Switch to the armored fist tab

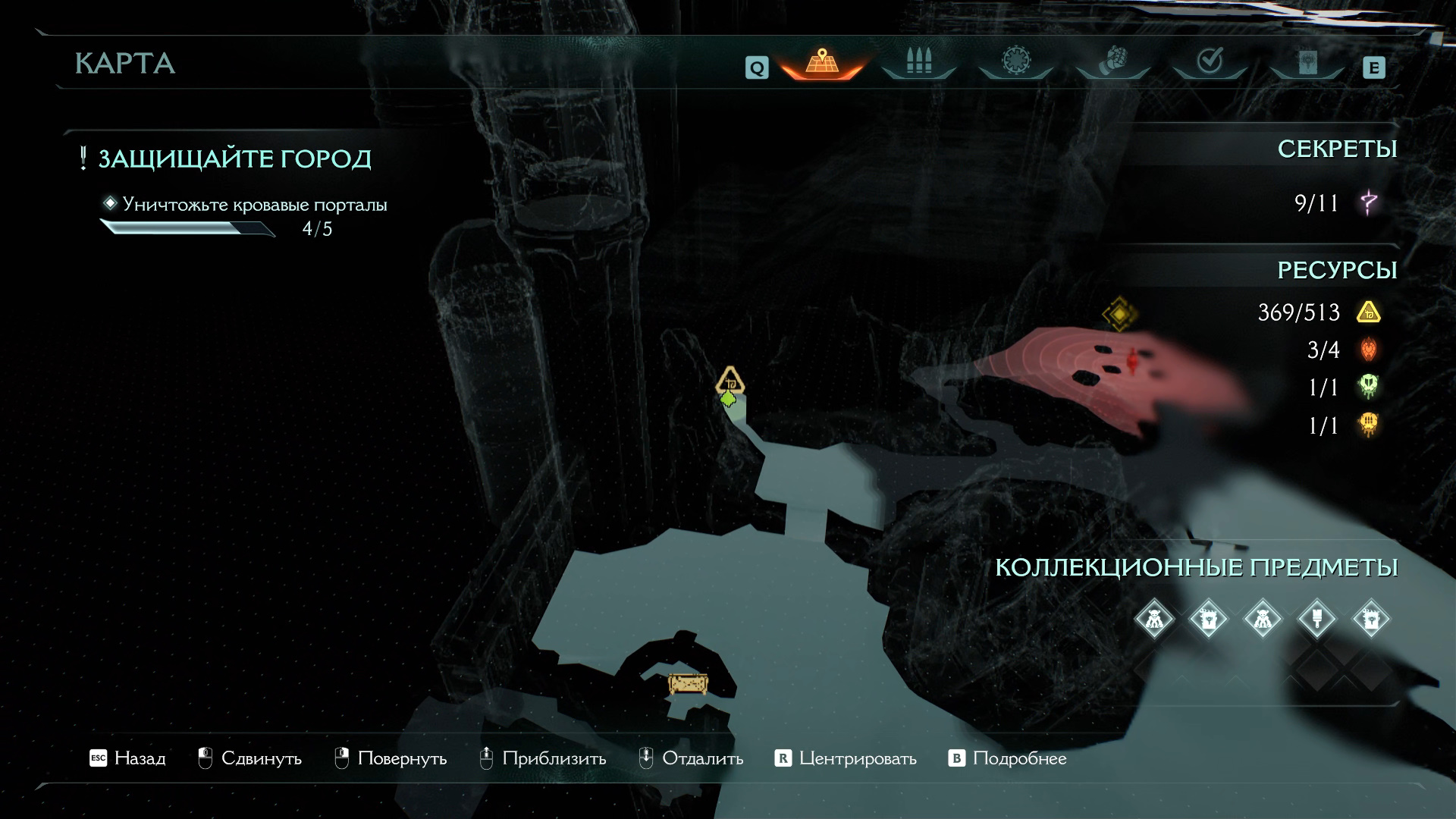point(1112,61)
